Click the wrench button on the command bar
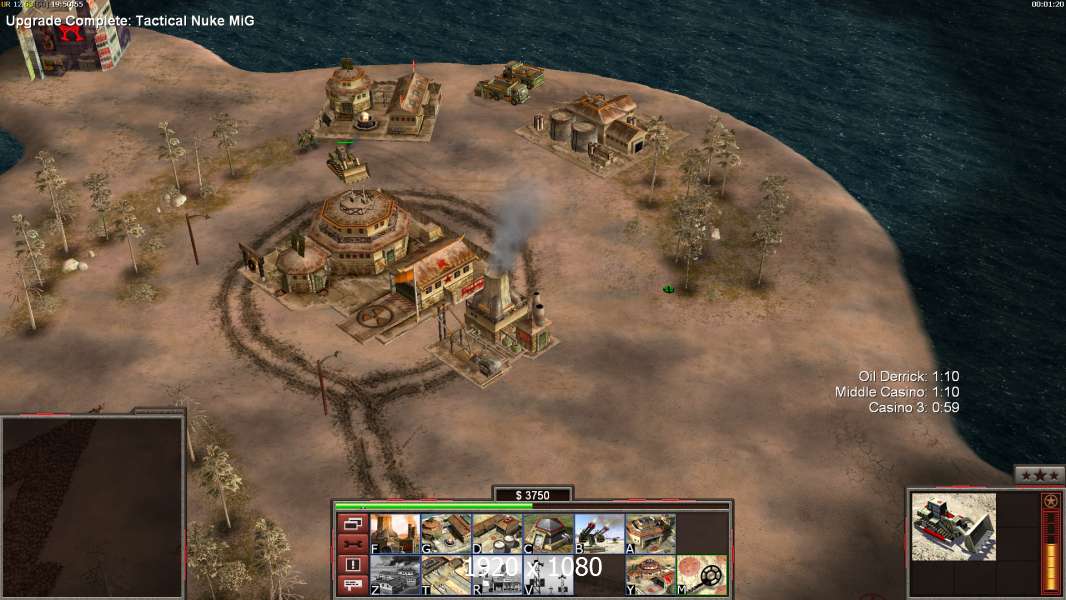Image resolution: width=1066 pixels, height=600 pixels. [352, 544]
